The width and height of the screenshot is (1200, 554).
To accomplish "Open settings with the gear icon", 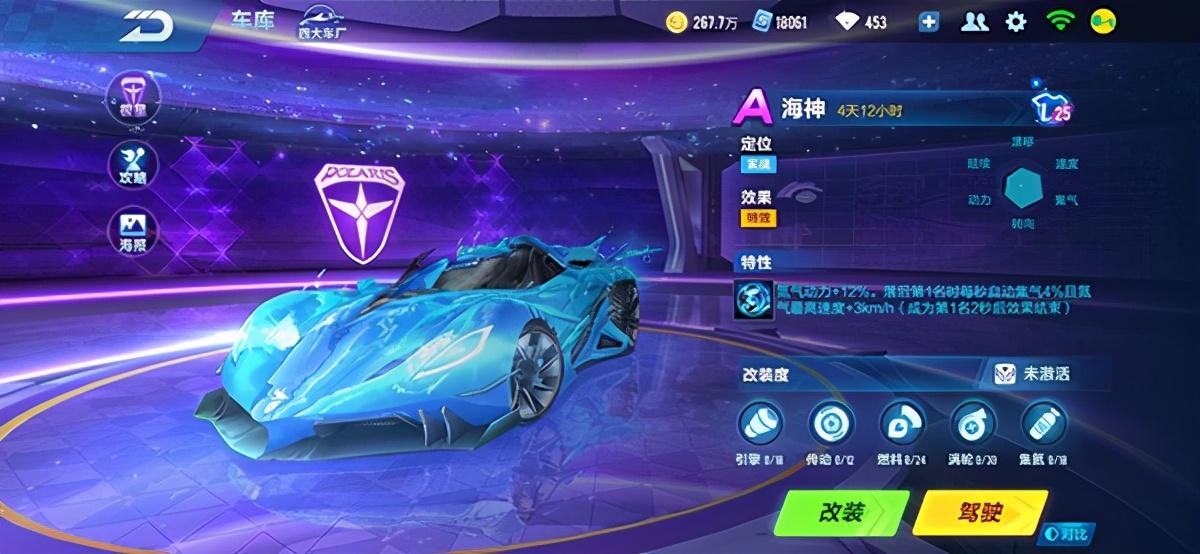I will tap(1016, 22).
